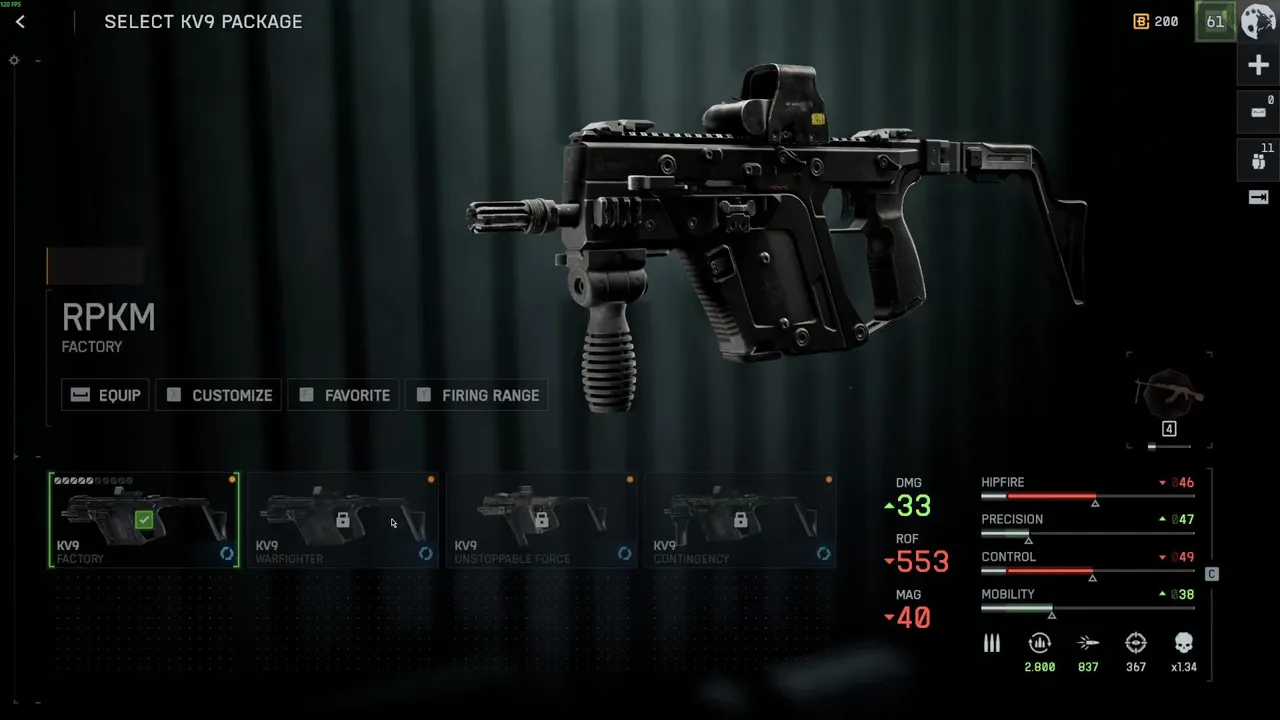The width and height of the screenshot is (1280, 720).
Task: Click the ammunition bullets stat icon
Action: (x=992, y=644)
